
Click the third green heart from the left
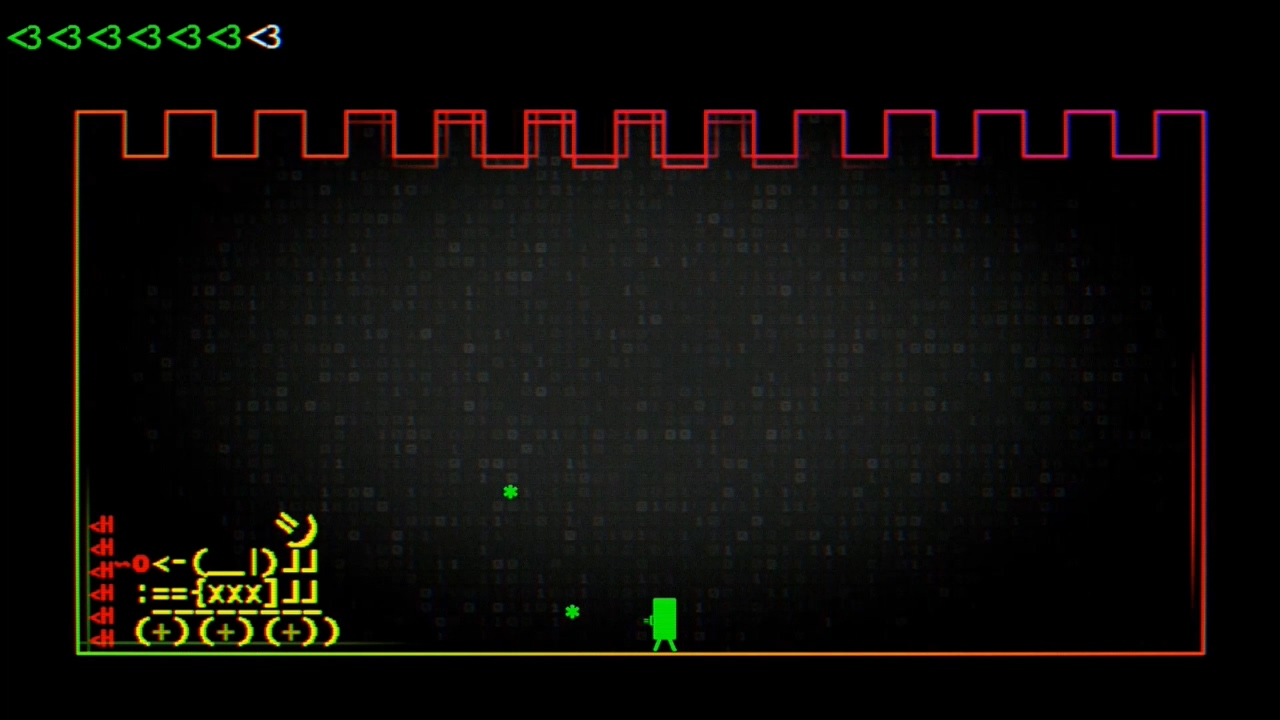106,37
